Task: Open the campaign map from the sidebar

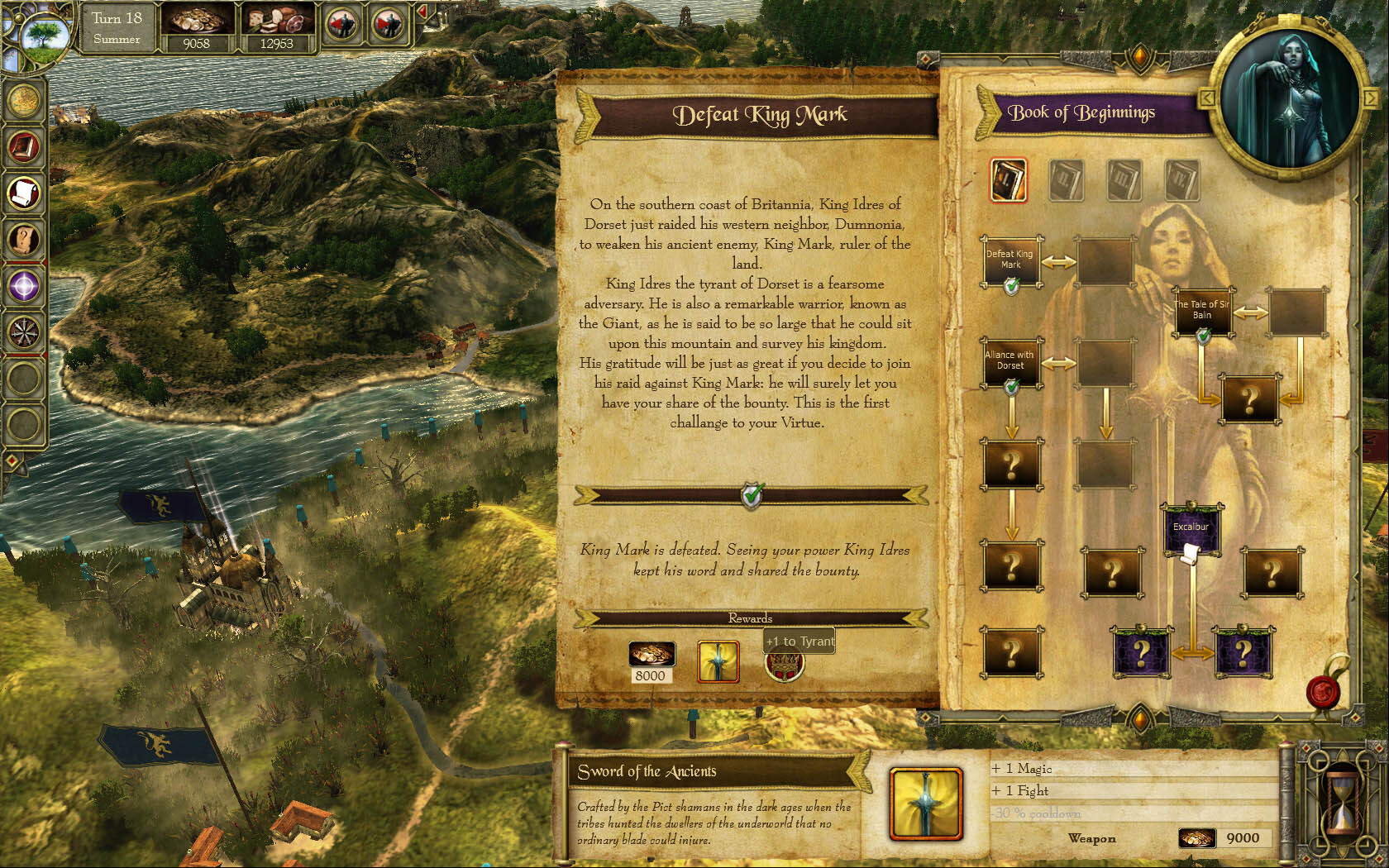Action: pos(25,100)
